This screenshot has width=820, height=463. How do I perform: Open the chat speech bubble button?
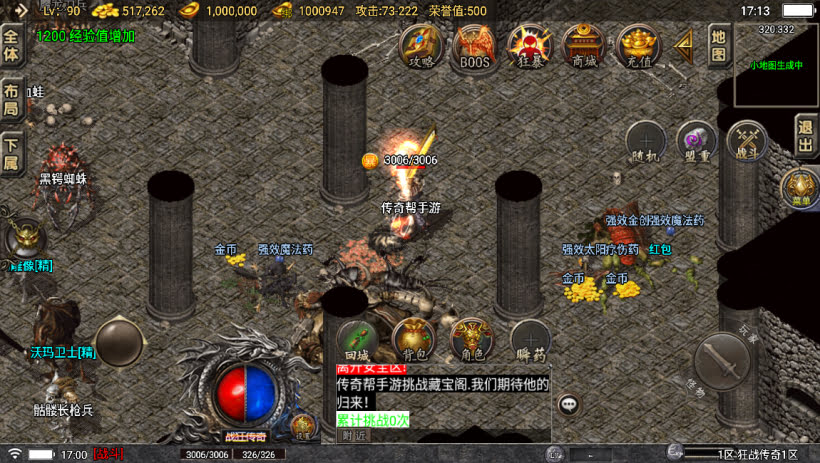[x=569, y=404]
